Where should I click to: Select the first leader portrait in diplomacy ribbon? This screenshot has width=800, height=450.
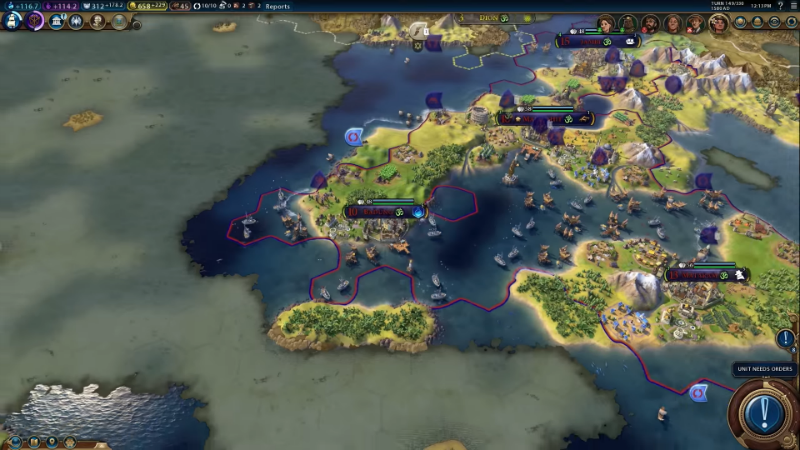click(x=605, y=23)
